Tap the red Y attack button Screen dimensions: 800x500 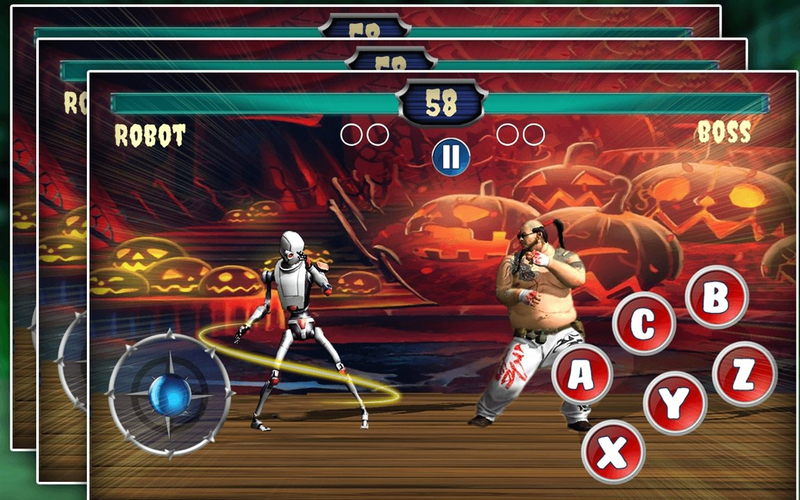(675, 402)
